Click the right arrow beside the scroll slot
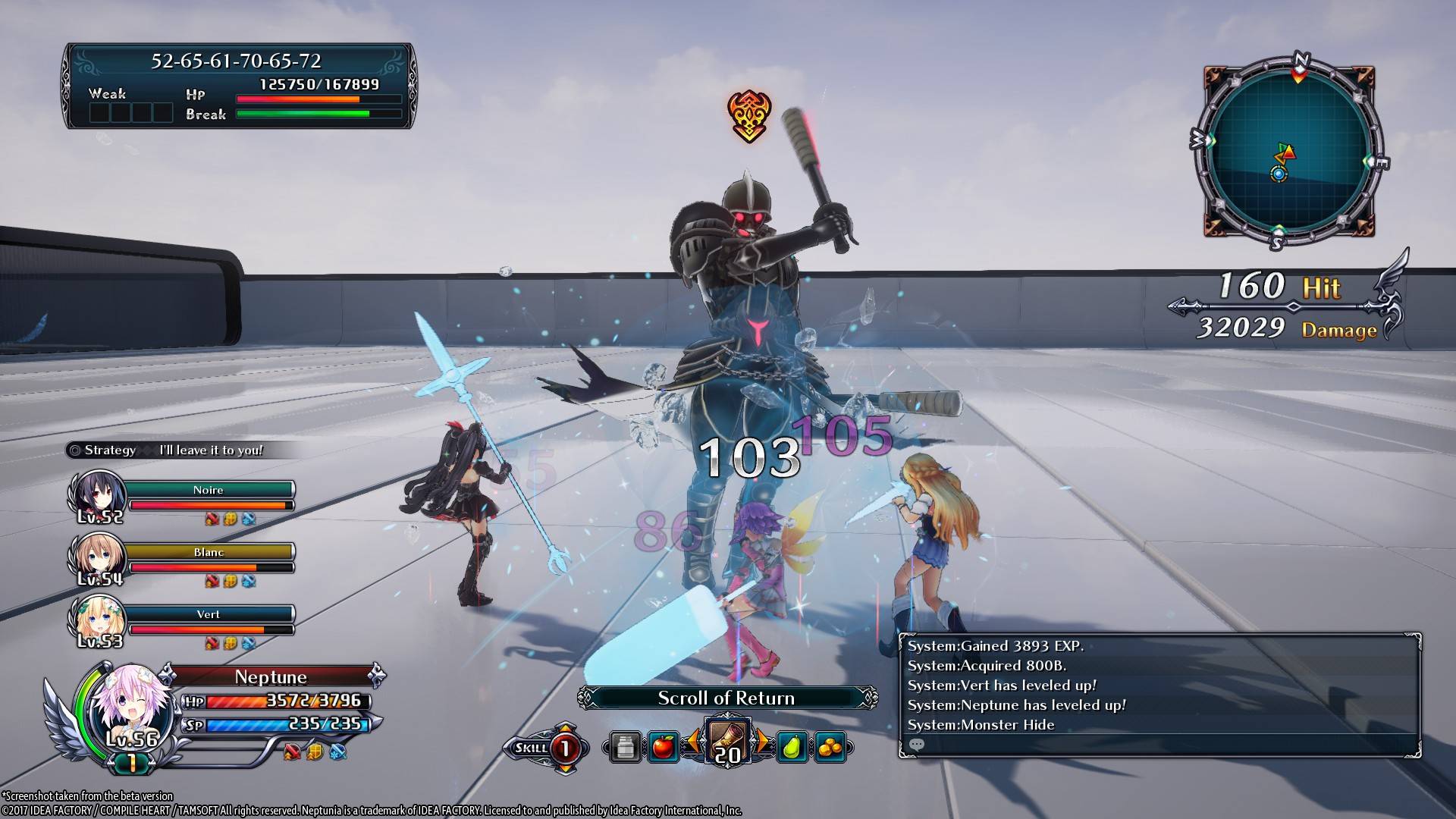The image size is (1456, 819). coord(762,742)
